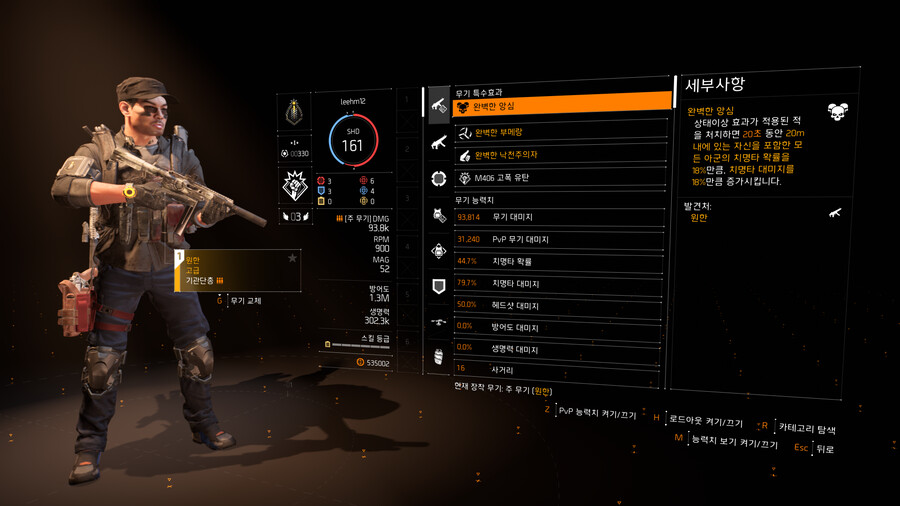The image size is (900, 506).
Task: Select the 원한 기관단총 weapon card
Action: [238, 270]
